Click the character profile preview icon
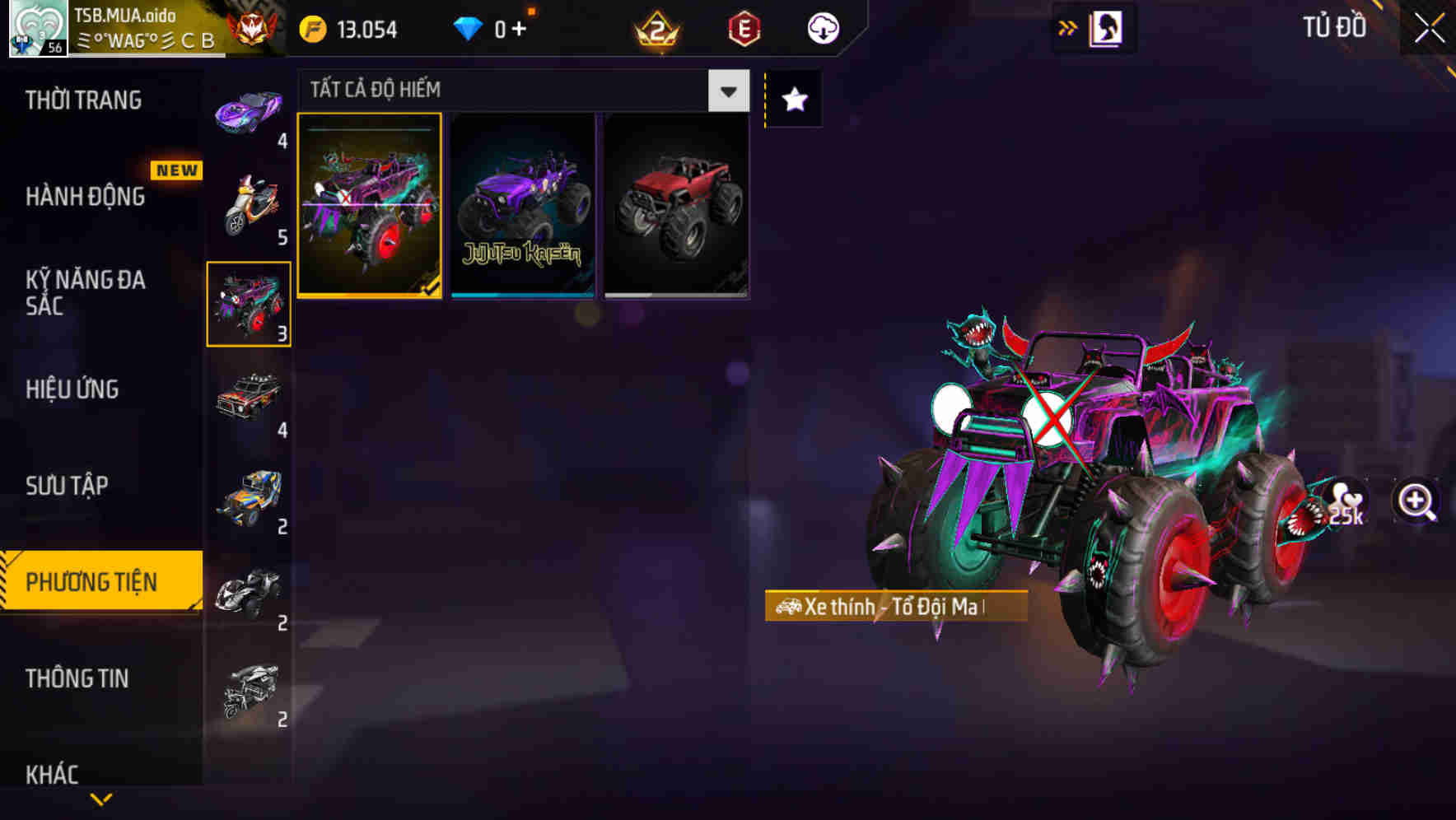 click(1108, 27)
